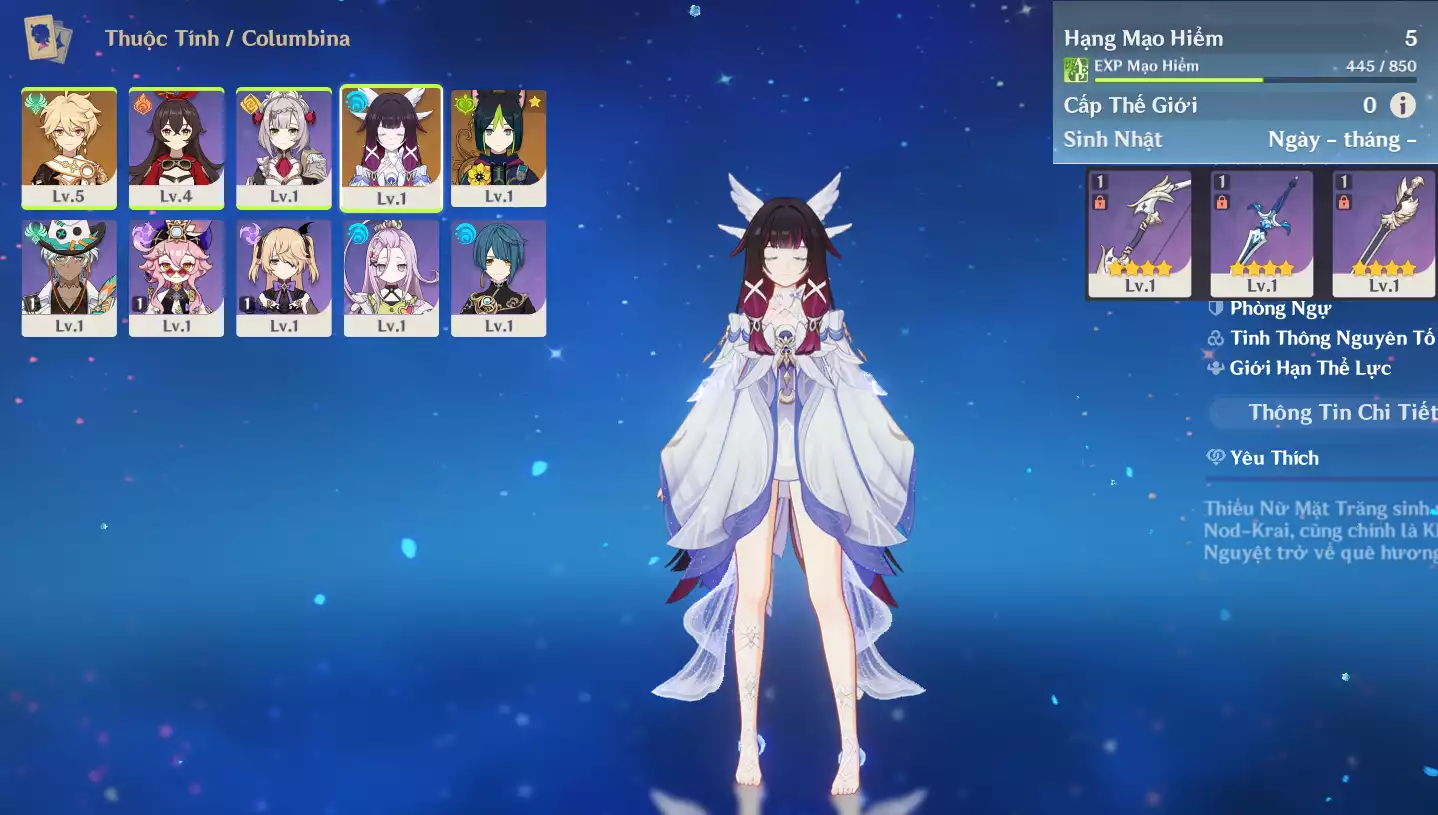1438x815 pixels.
Task: Choose the dark-skinned character in white hat
Action: click(x=69, y=277)
